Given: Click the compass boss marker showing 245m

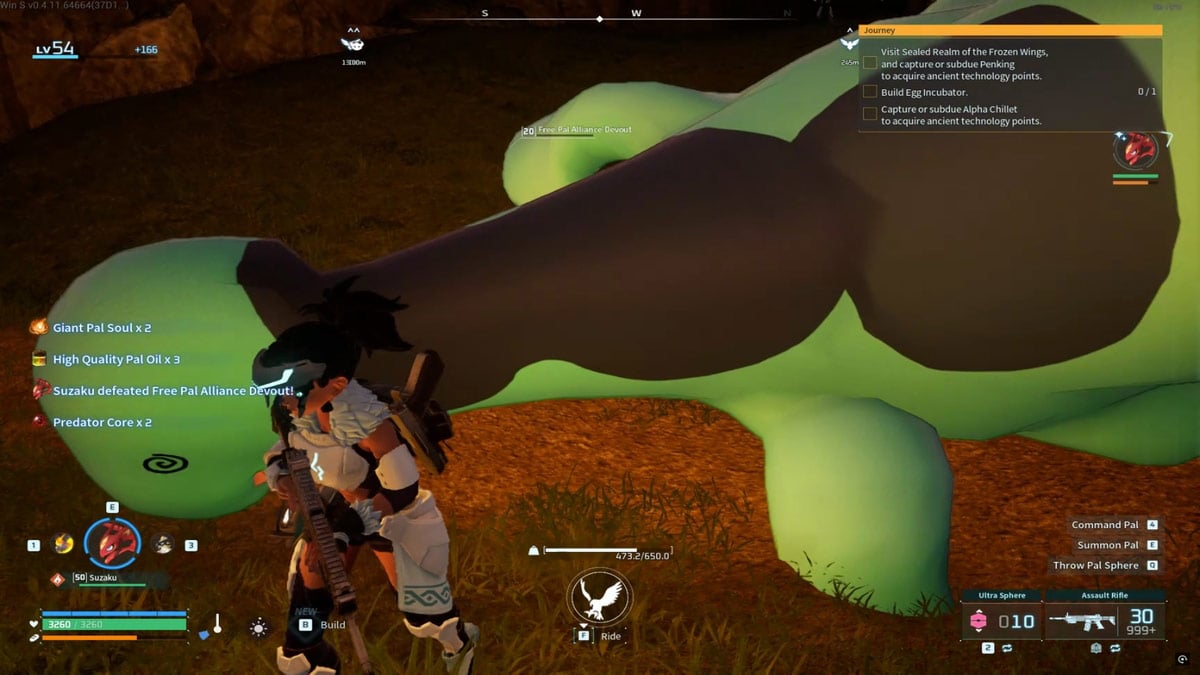Looking at the screenshot, I should point(849,44).
